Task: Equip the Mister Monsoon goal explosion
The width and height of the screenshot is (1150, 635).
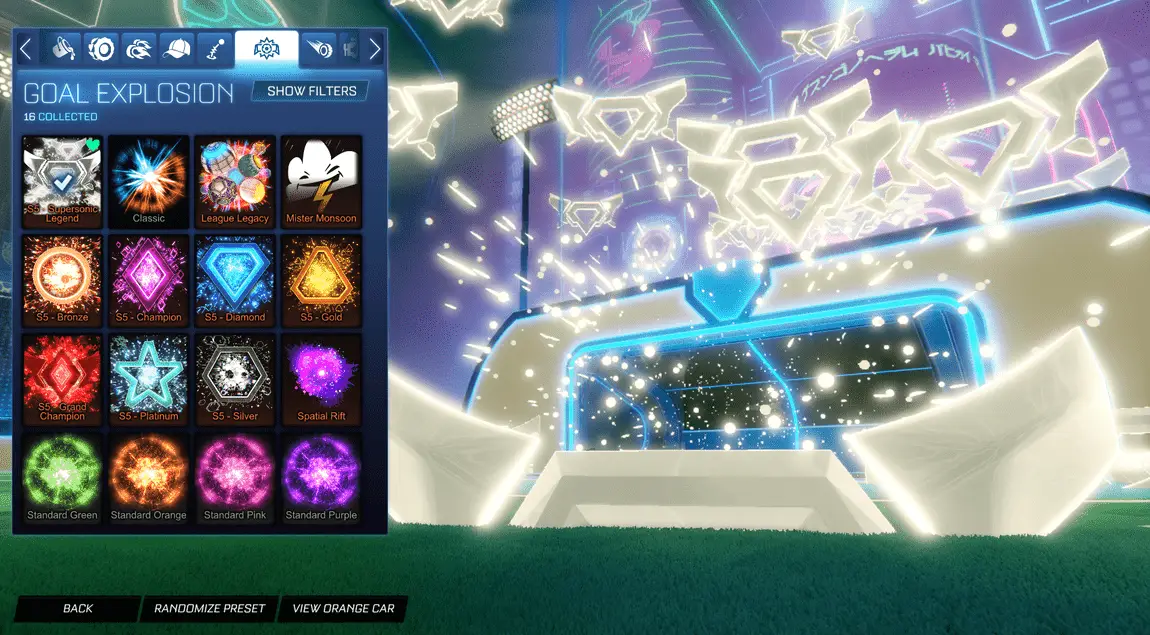Action: tap(321, 180)
